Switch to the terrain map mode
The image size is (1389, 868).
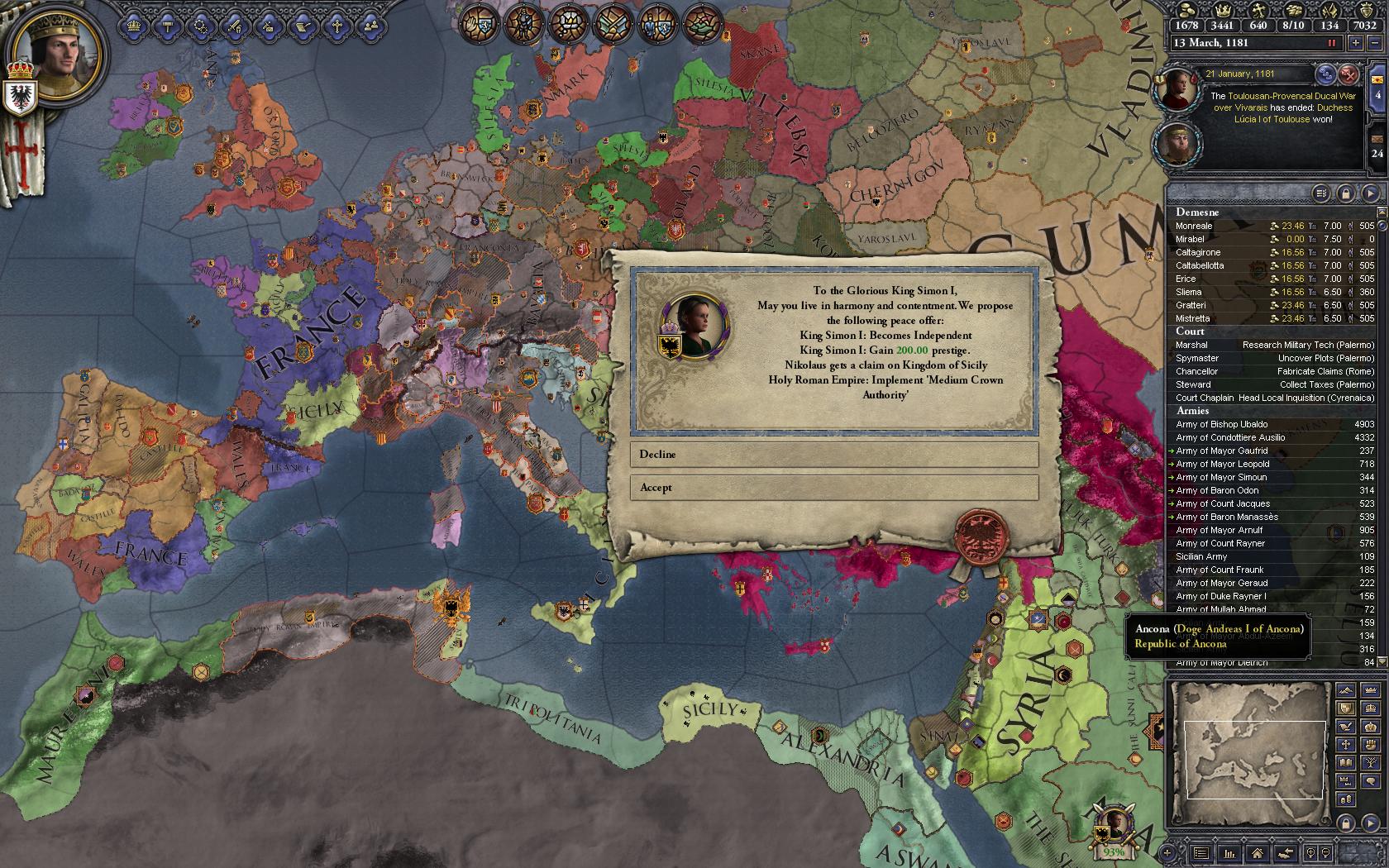(x=1346, y=691)
